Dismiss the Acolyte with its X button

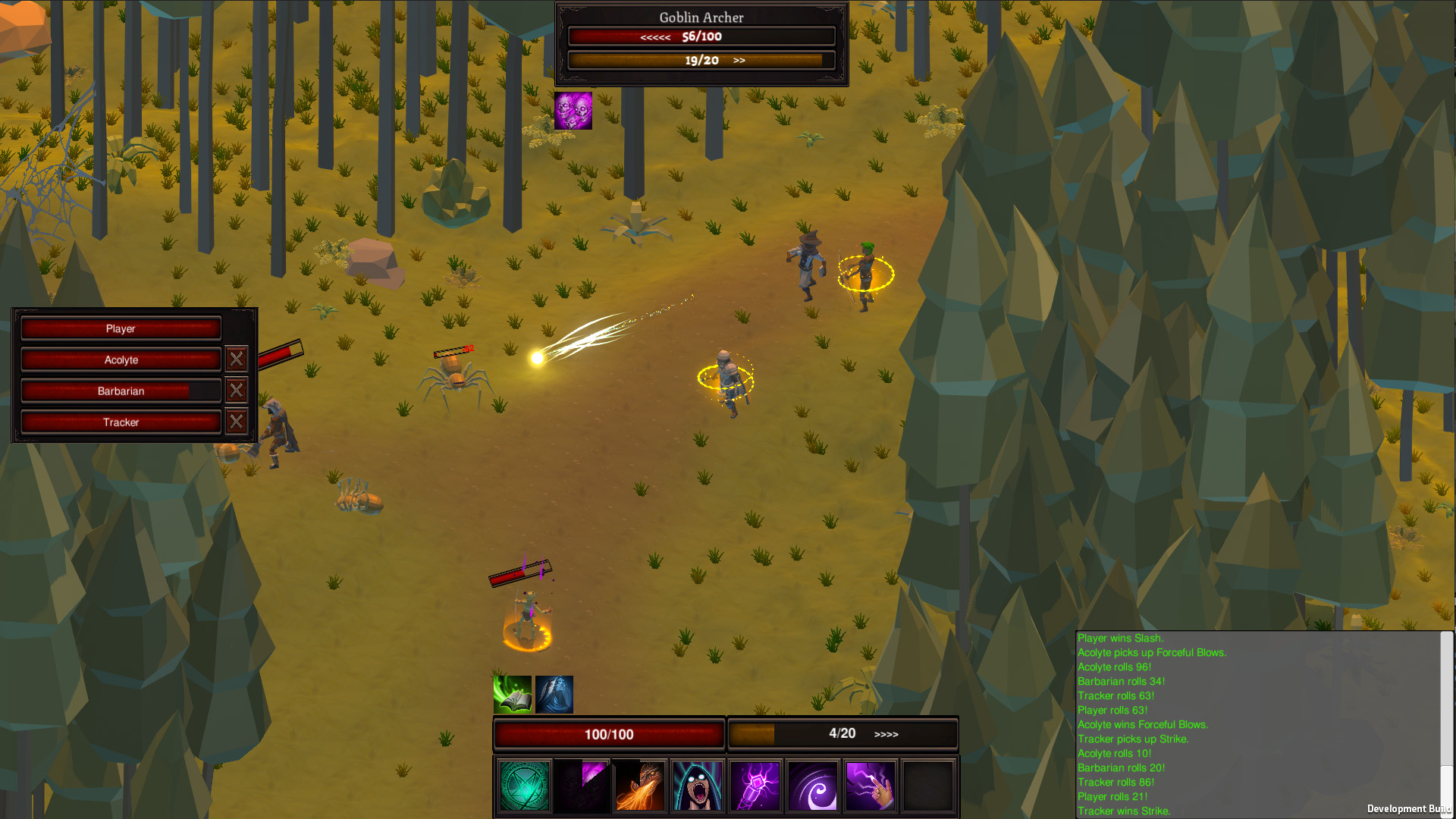pyautogui.click(x=237, y=359)
